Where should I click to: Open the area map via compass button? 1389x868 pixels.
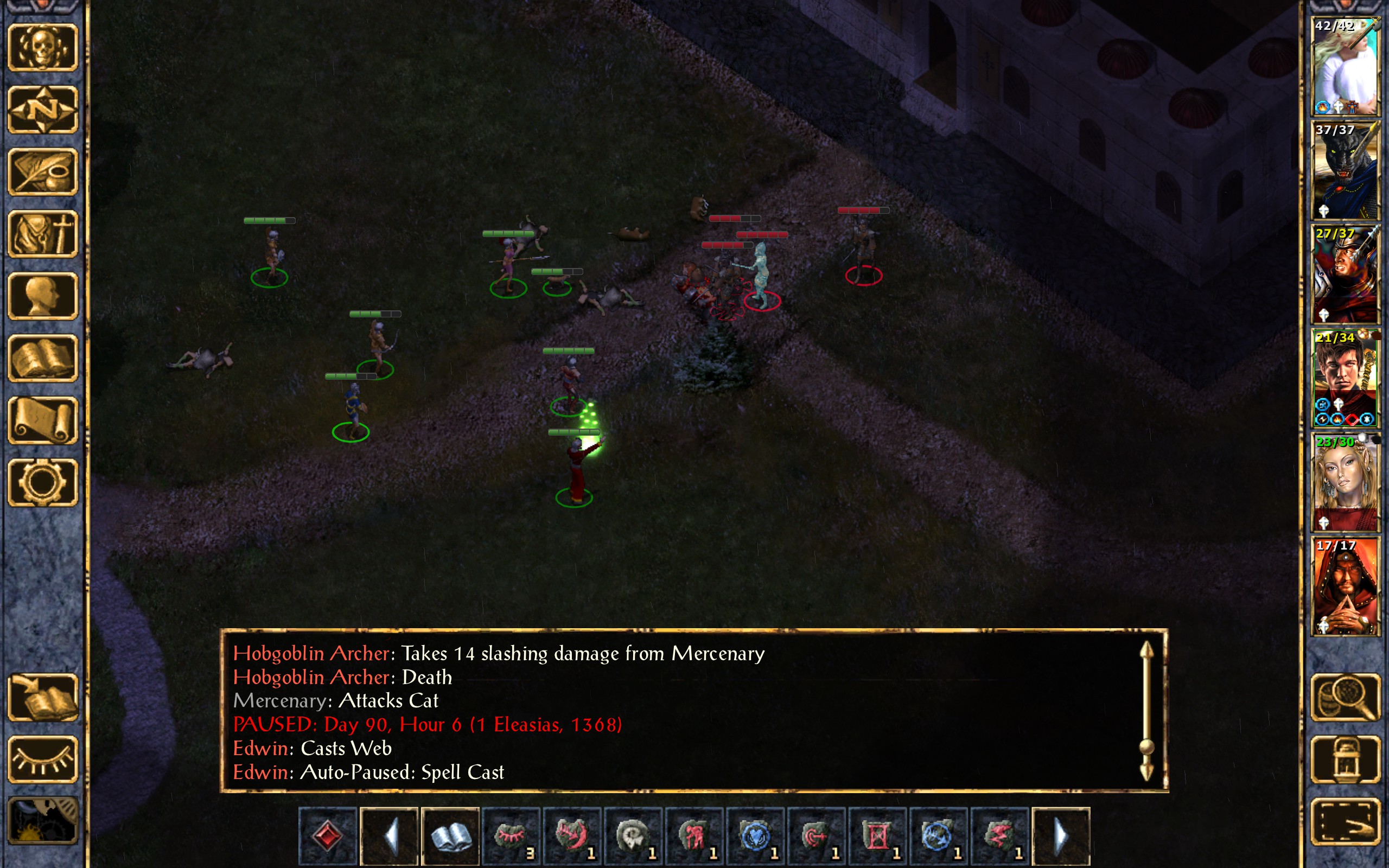pos(42,110)
